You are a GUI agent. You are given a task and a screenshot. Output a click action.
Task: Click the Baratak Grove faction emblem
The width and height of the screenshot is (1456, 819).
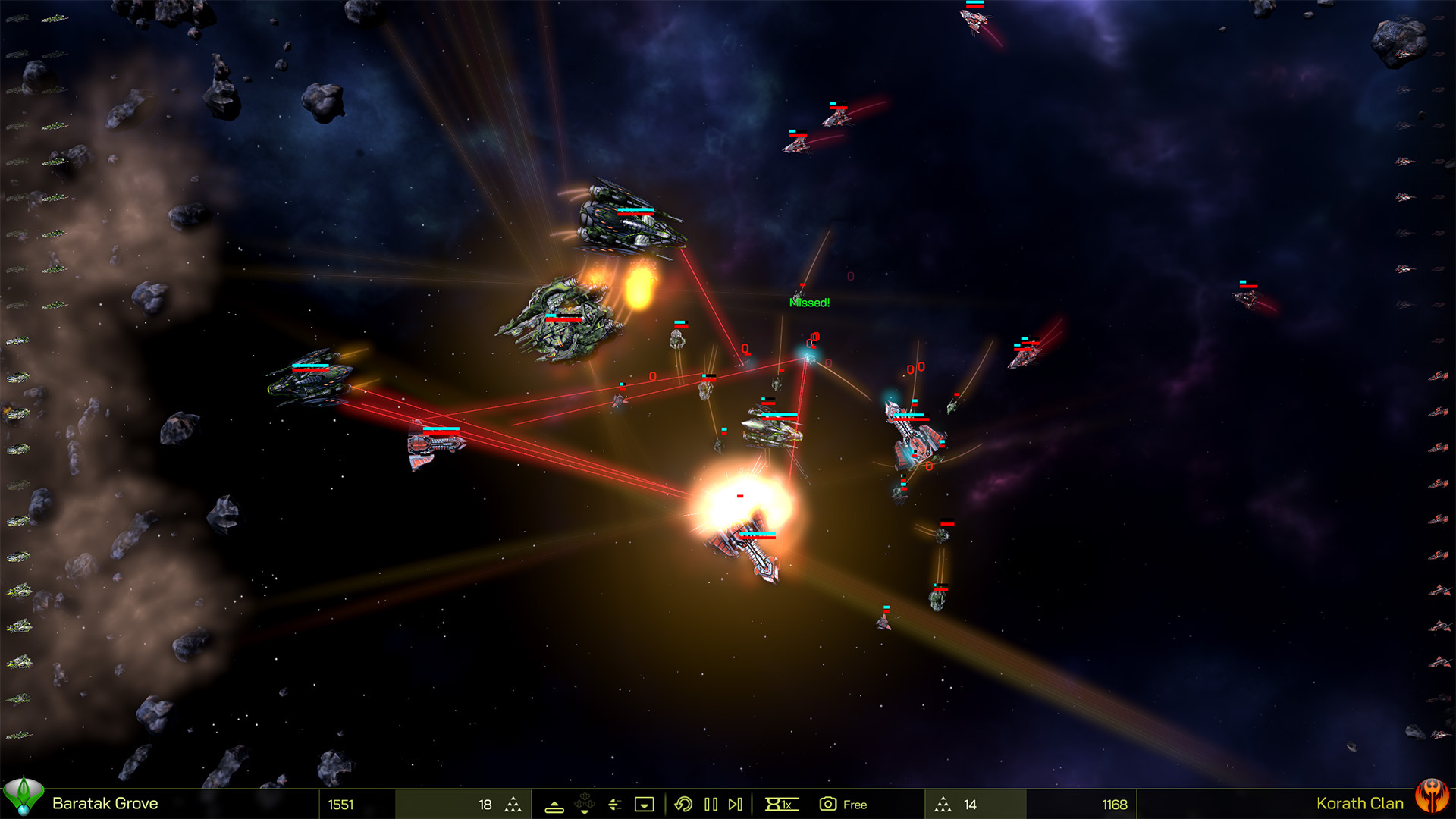tap(24, 796)
